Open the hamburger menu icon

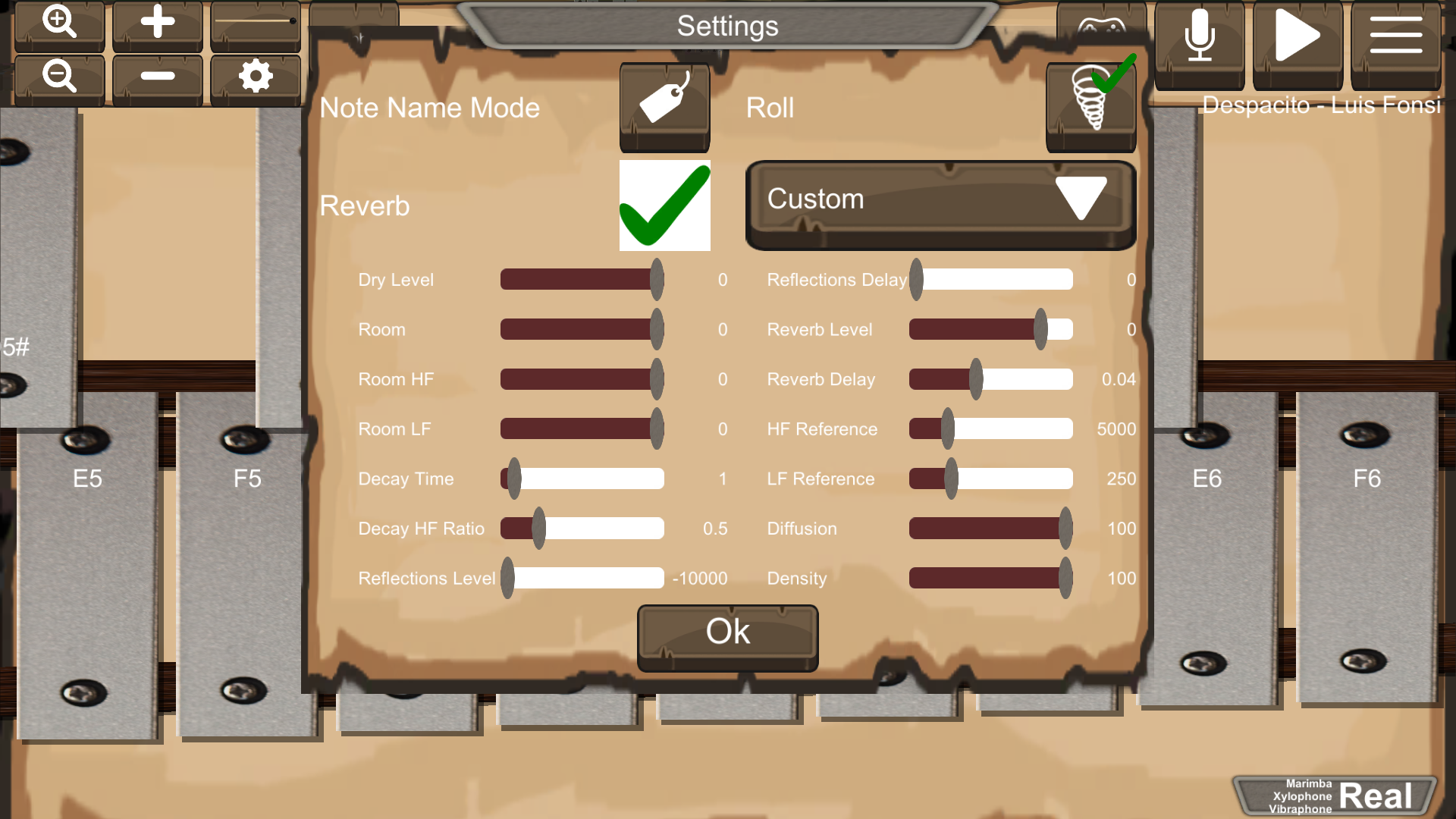pos(1396,34)
